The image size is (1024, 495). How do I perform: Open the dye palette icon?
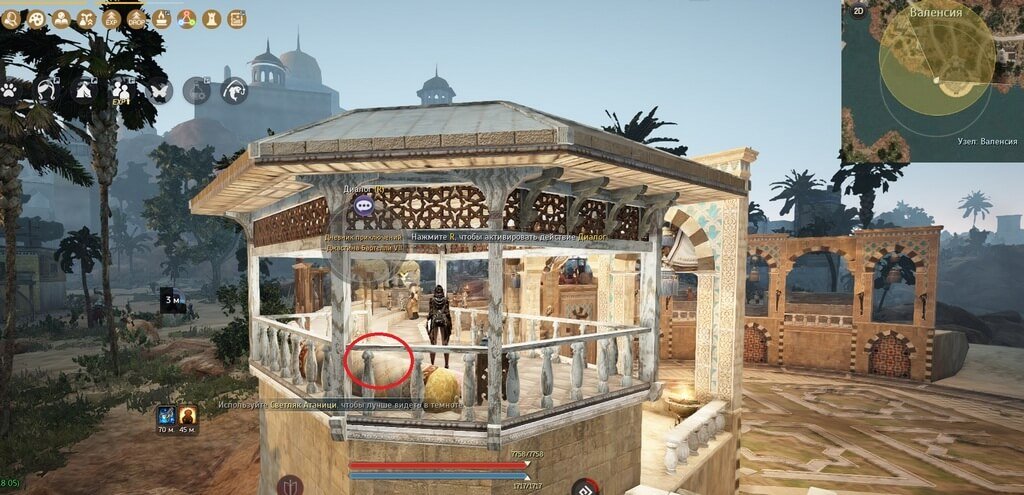click(x=36, y=19)
